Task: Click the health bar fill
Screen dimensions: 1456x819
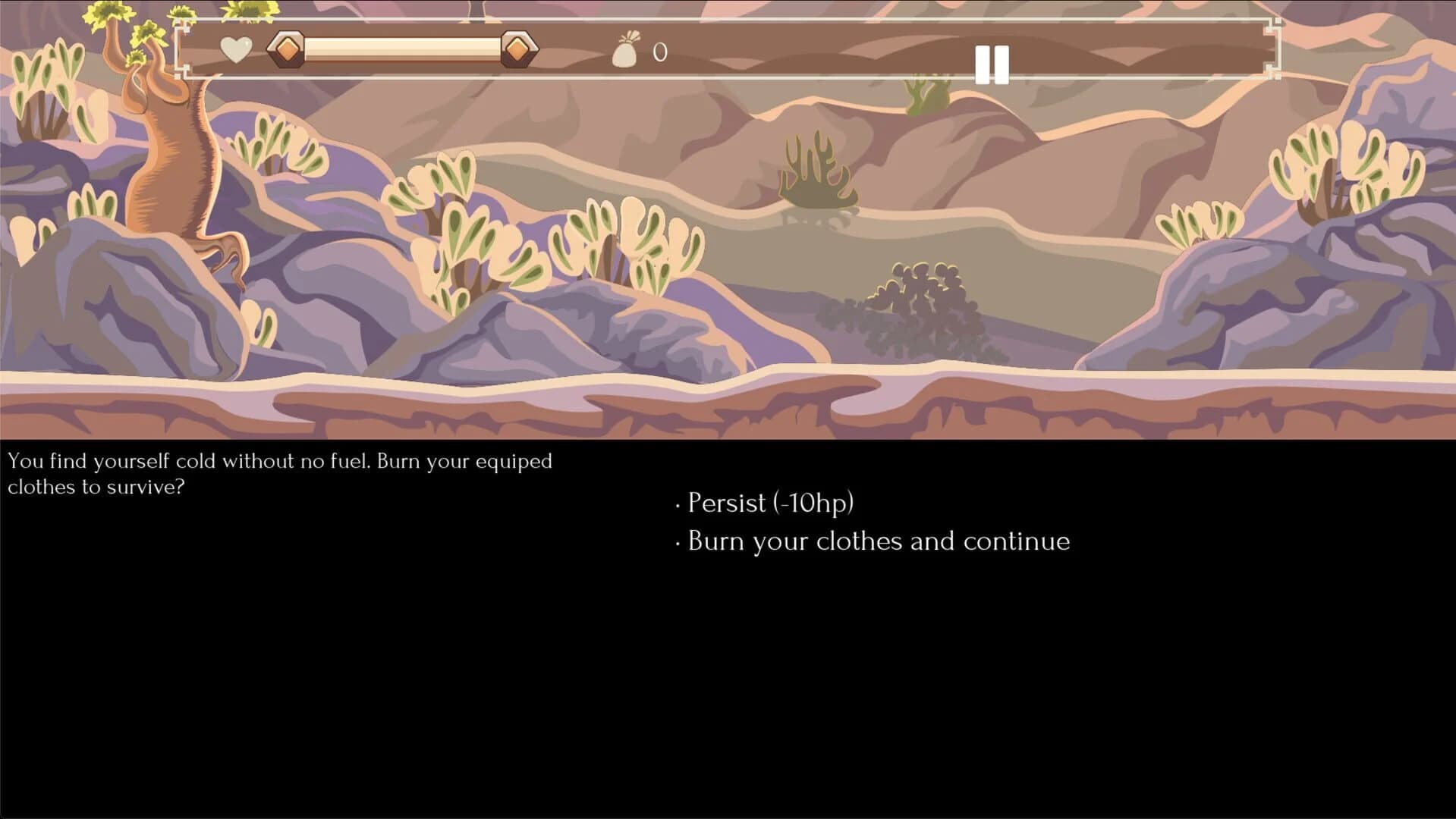Action: 402,49
